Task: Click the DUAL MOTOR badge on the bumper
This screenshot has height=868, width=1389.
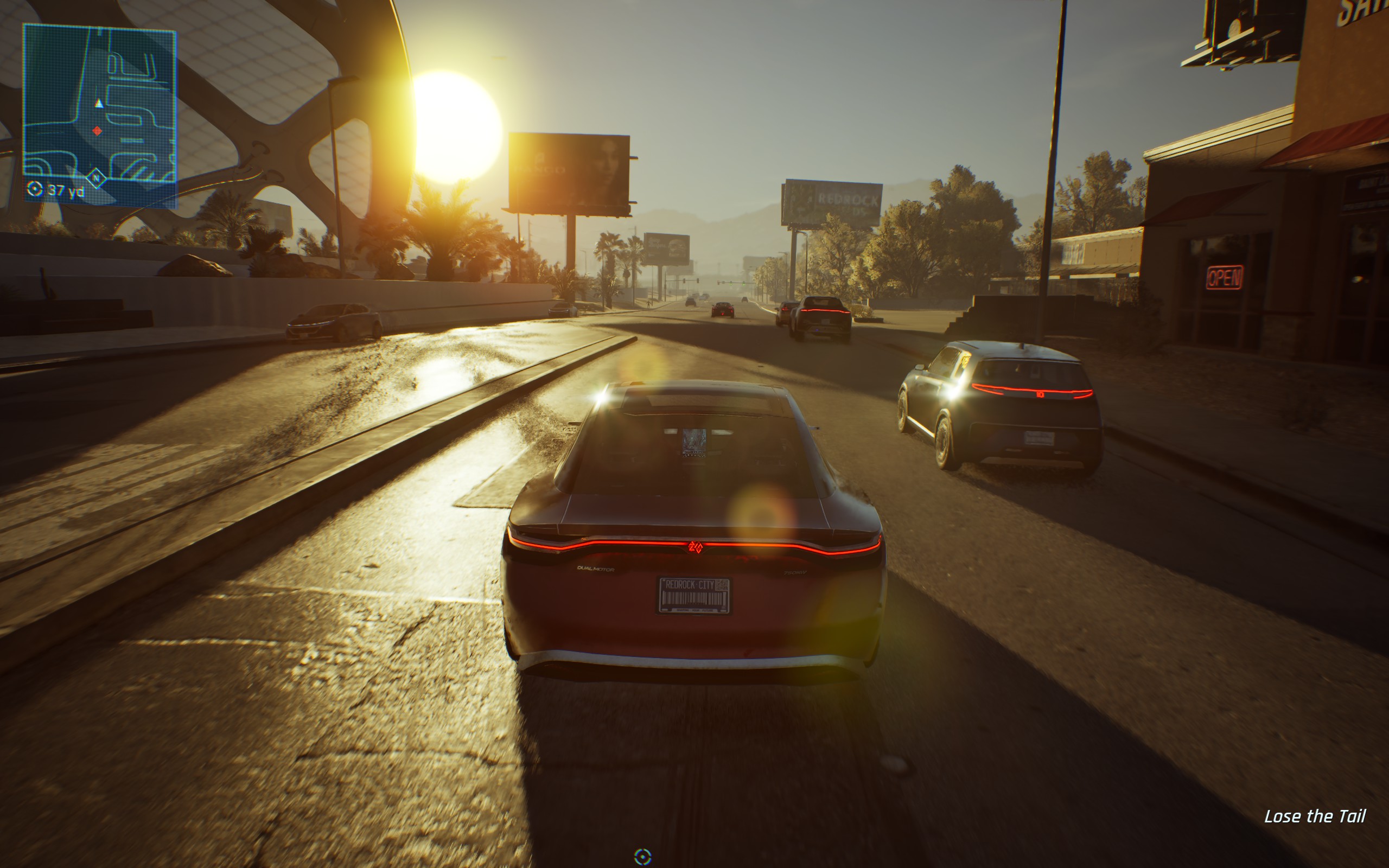Action: coord(596,569)
